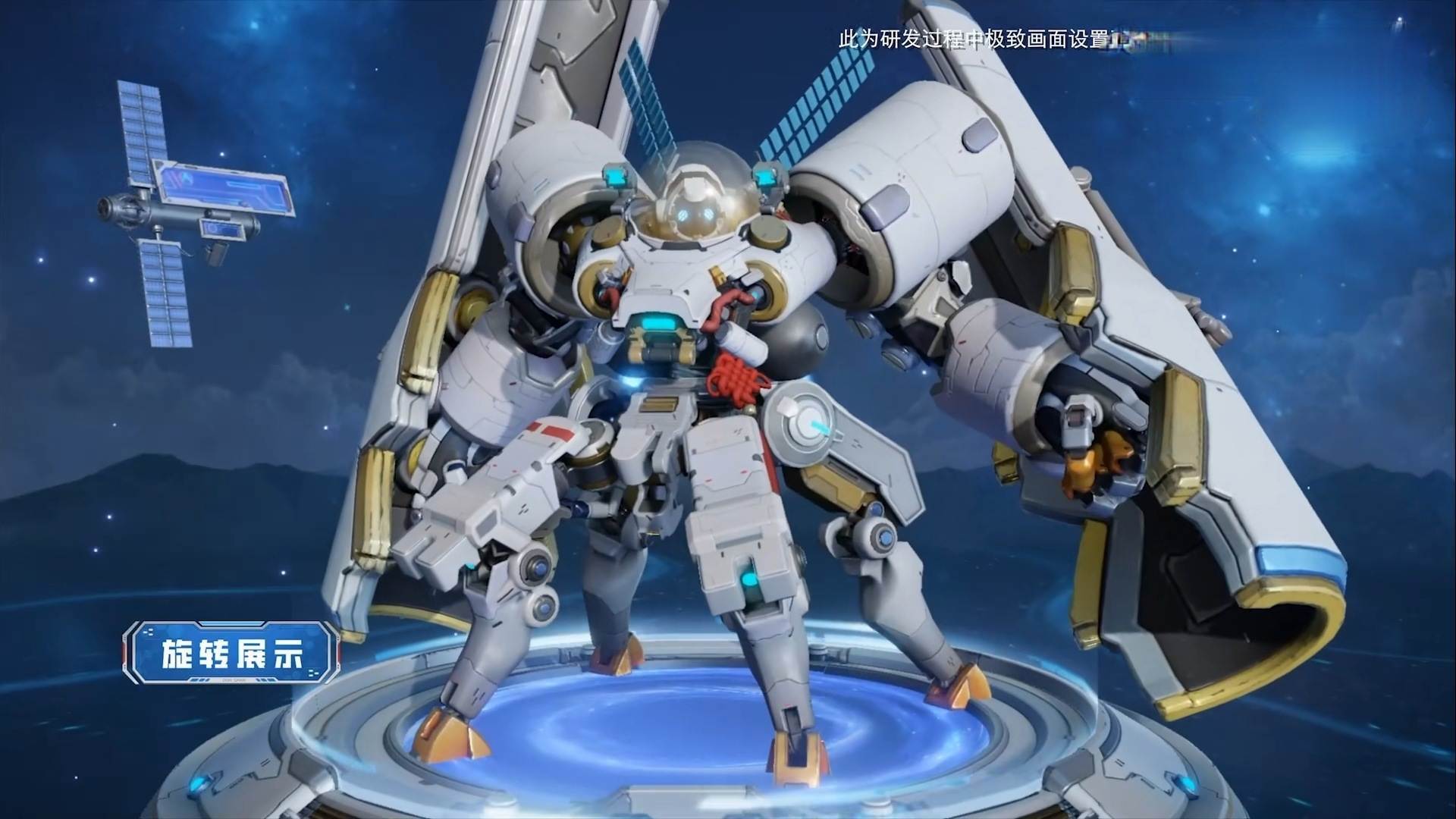Click the 旋转展示 rotation showcase button
Image resolution: width=1456 pixels, height=819 pixels.
[x=232, y=651]
